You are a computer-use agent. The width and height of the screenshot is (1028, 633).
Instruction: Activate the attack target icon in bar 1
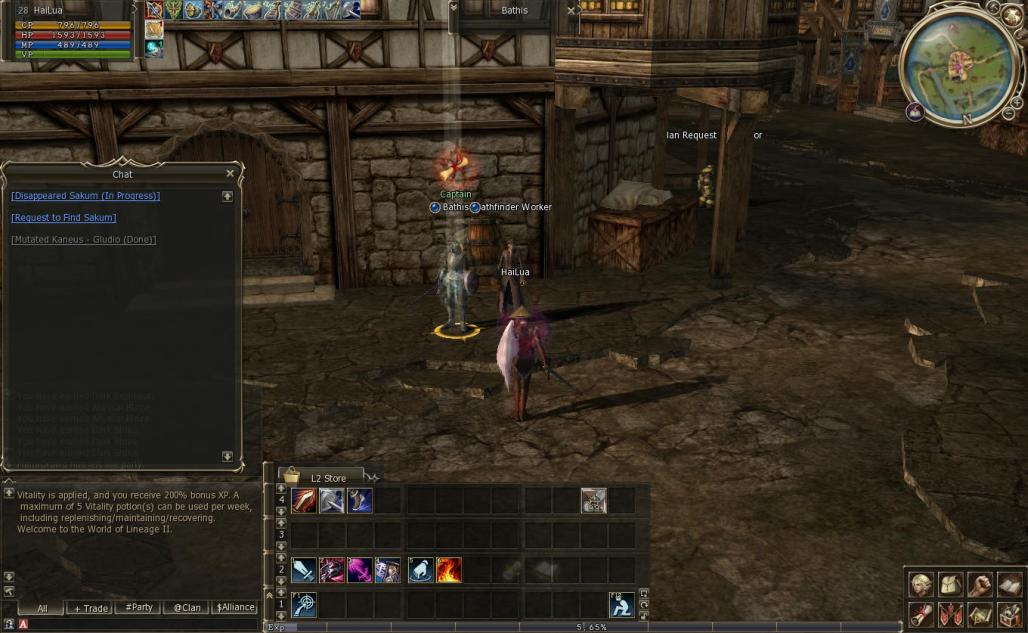click(304, 604)
